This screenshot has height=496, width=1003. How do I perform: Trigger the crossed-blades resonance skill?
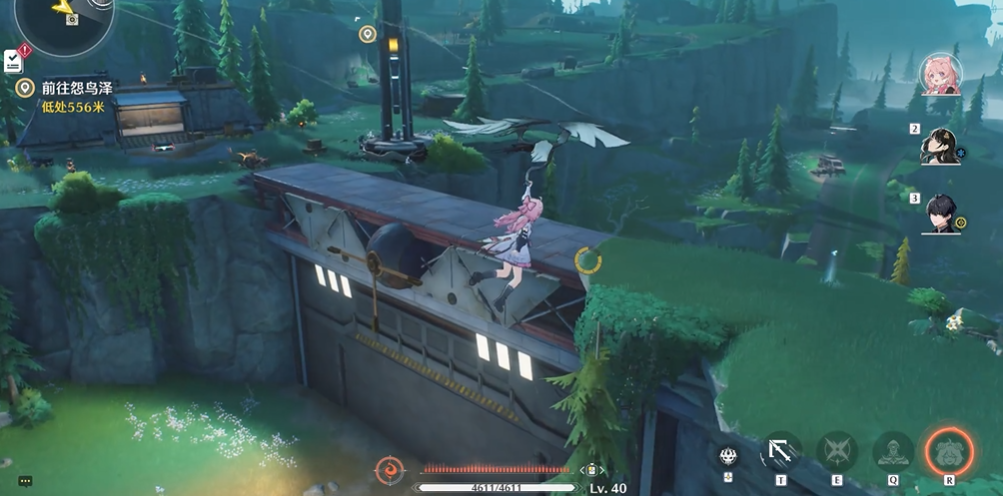coord(836,452)
